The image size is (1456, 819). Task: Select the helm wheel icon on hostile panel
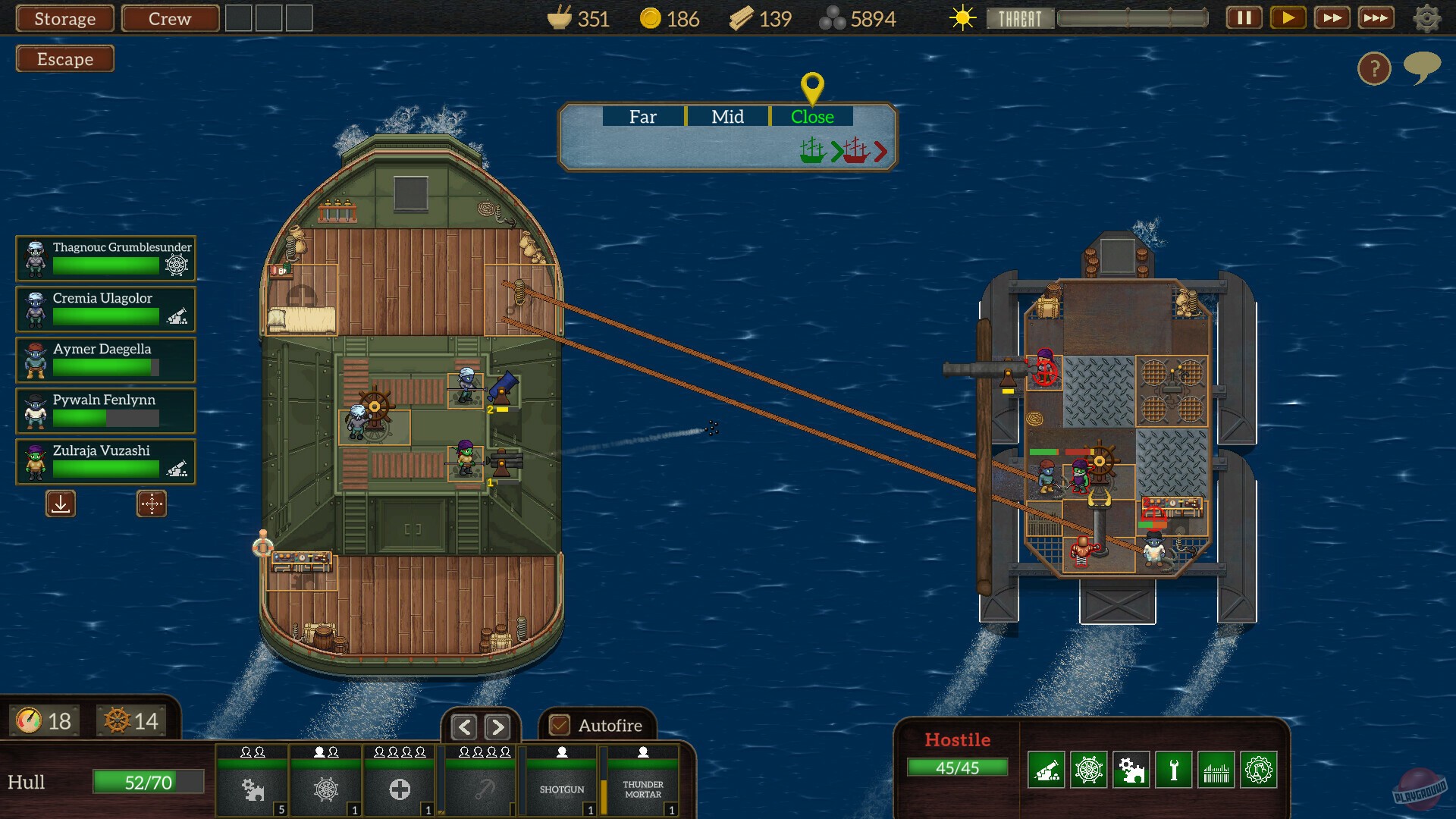pyautogui.click(x=1090, y=770)
